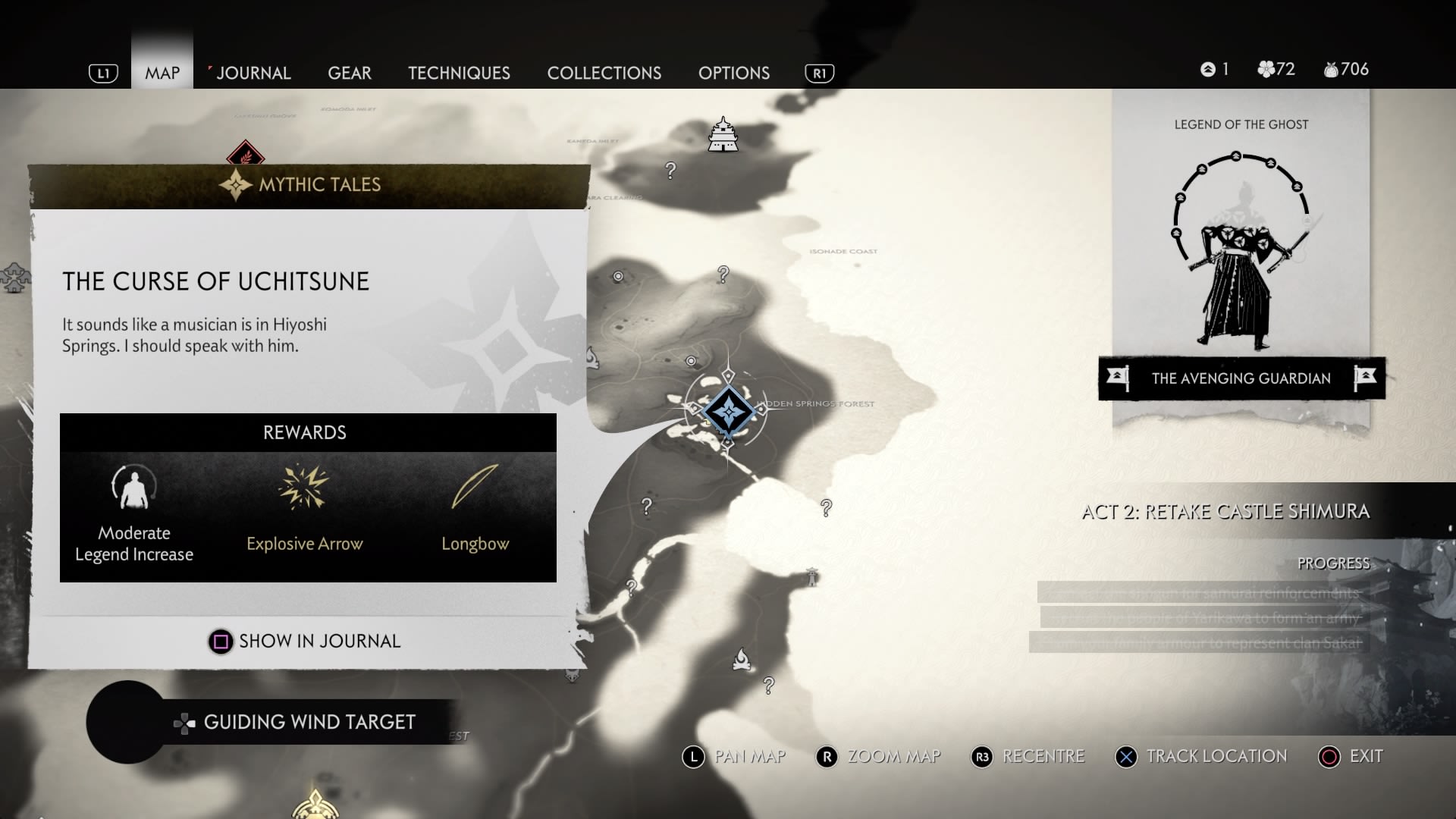Click the castle marker on the map

723,135
